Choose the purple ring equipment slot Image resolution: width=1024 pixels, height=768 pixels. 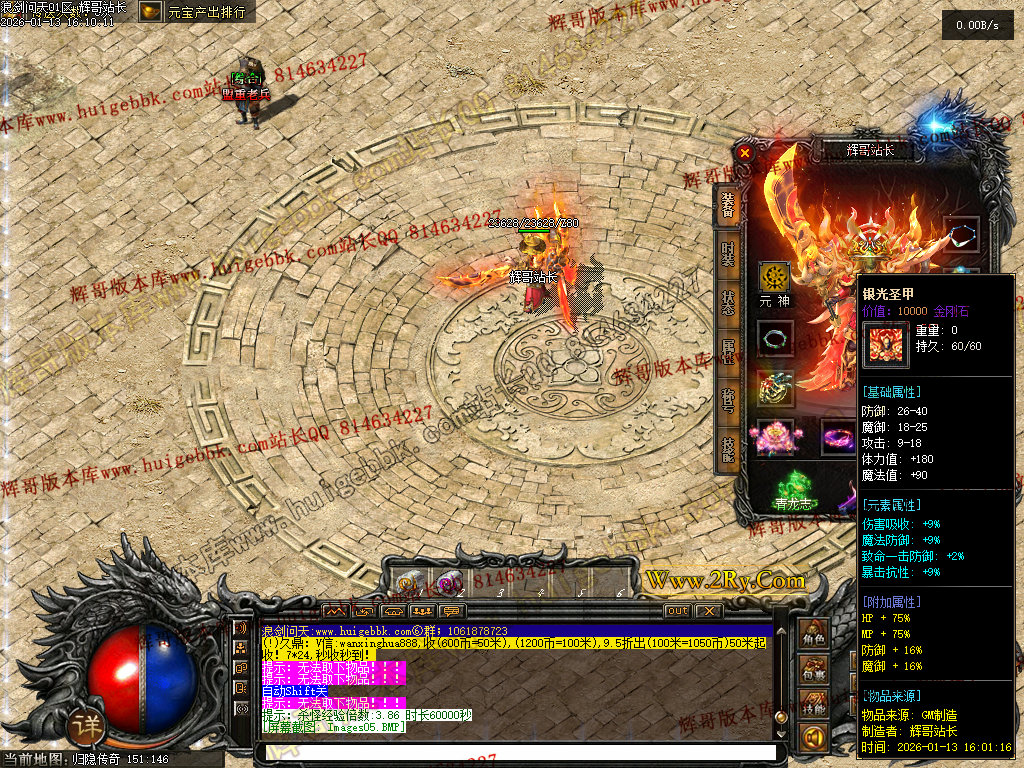pos(837,437)
